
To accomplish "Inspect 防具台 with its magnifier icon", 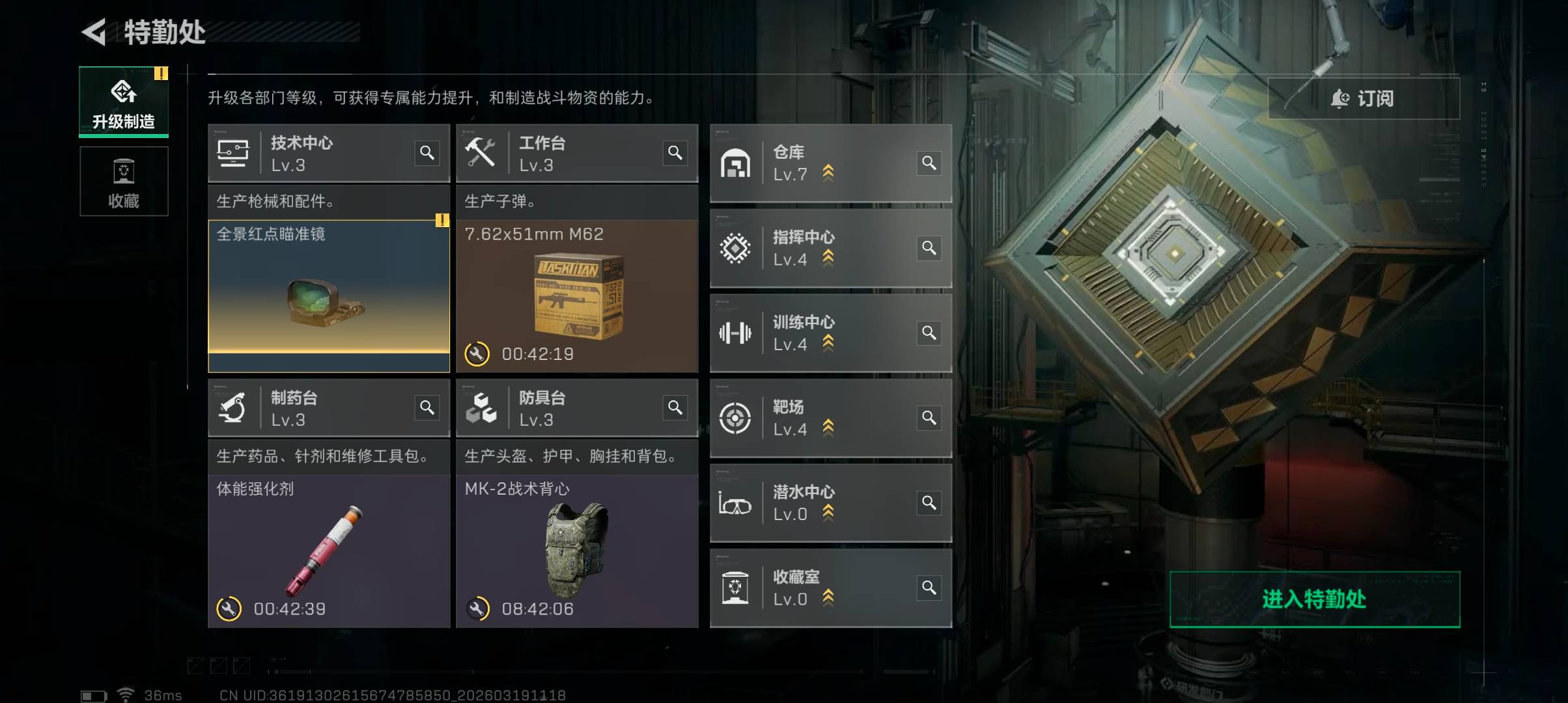I will (x=675, y=407).
